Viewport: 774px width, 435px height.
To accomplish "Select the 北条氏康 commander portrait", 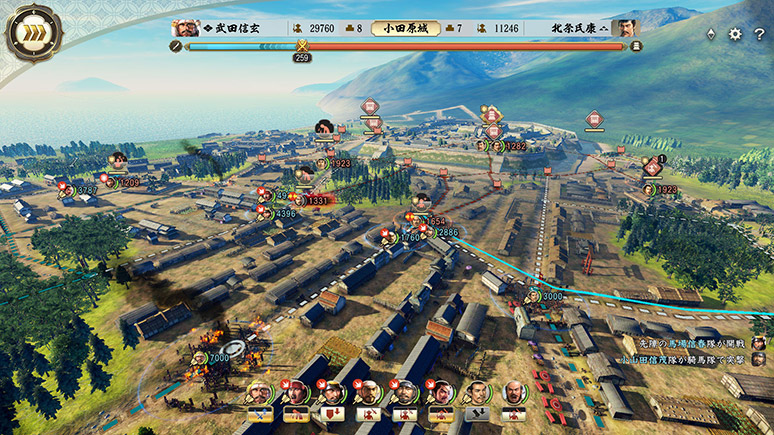I will pos(626,28).
